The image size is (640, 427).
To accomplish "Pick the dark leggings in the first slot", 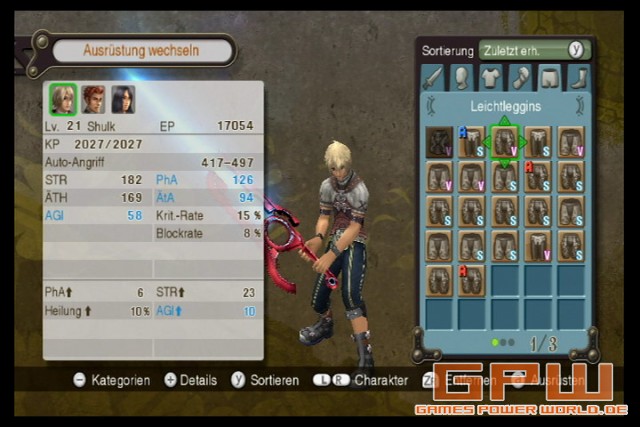I will coord(439,142).
